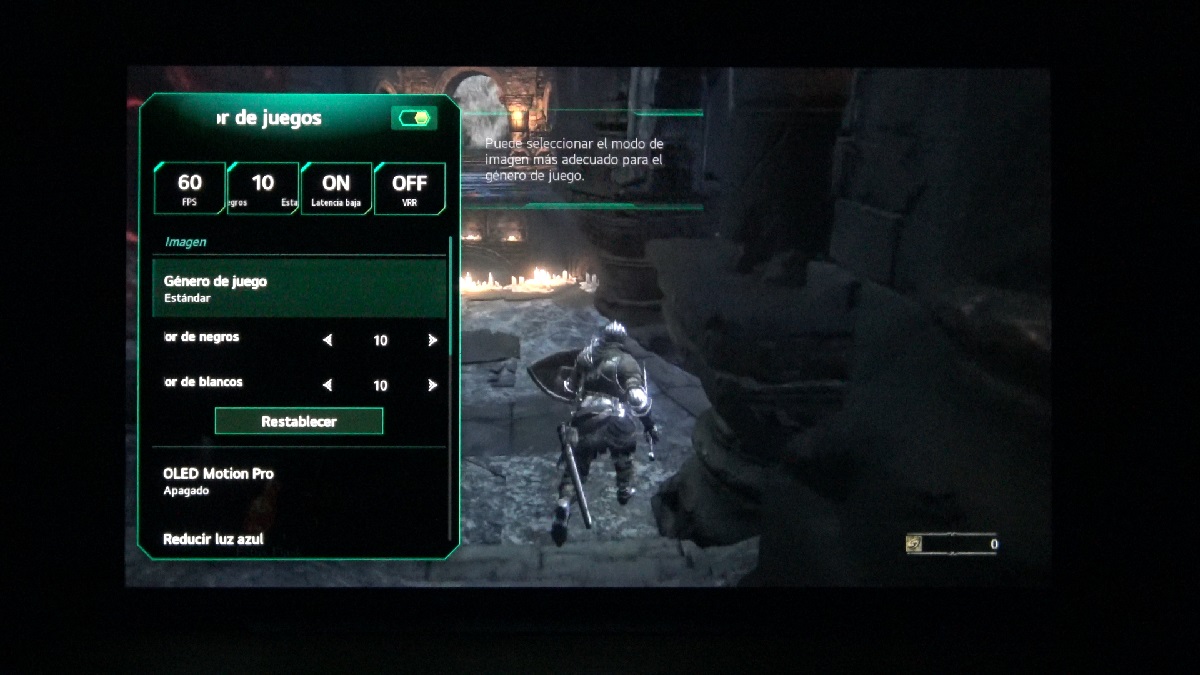The width and height of the screenshot is (1200, 675).
Task: Toggle the game optimizer switch in the header
Action: [414, 119]
